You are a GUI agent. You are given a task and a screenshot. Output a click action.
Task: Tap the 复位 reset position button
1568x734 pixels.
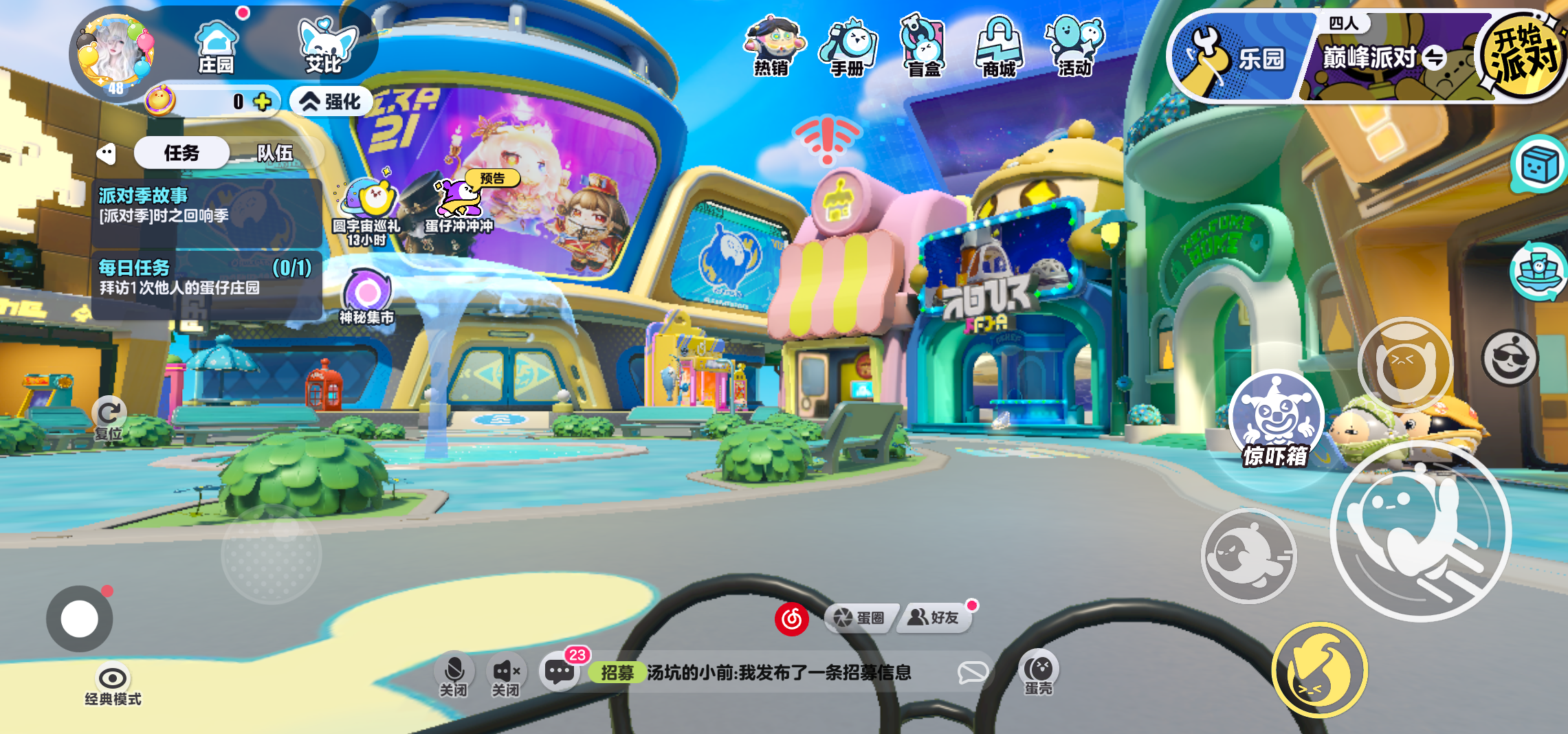coord(109,416)
